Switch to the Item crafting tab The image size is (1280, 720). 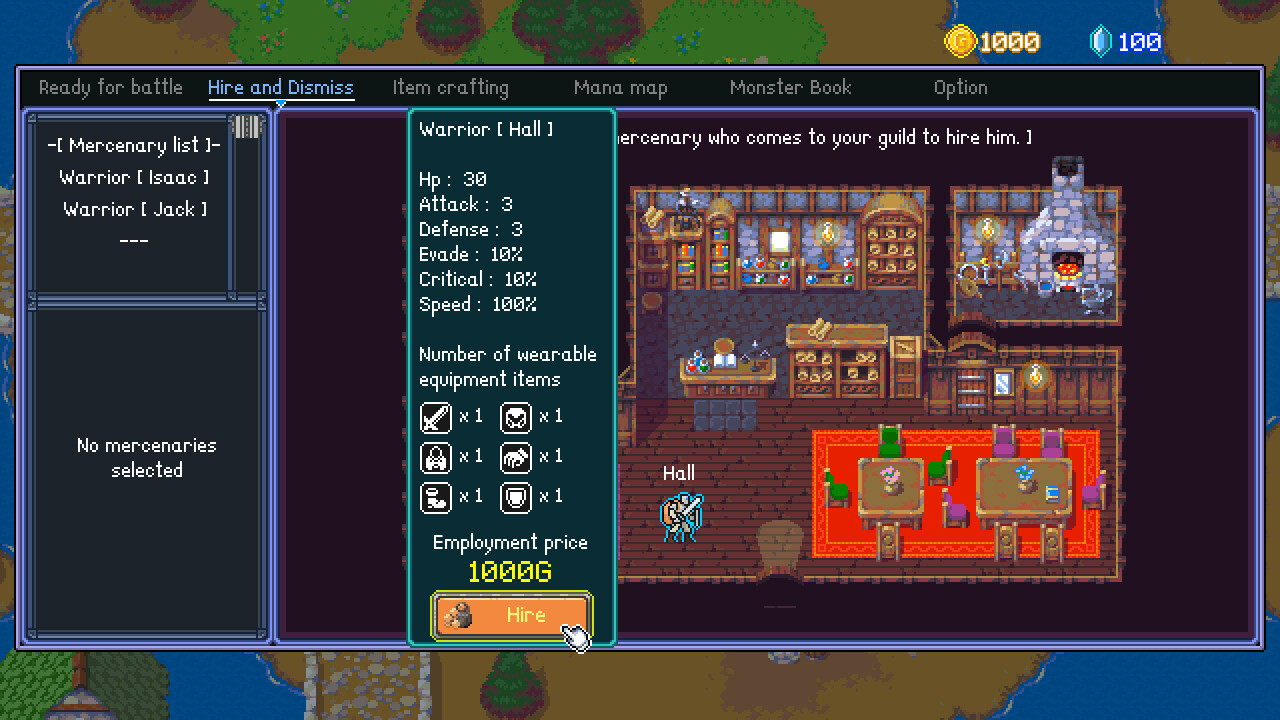click(x=450, y=87)
